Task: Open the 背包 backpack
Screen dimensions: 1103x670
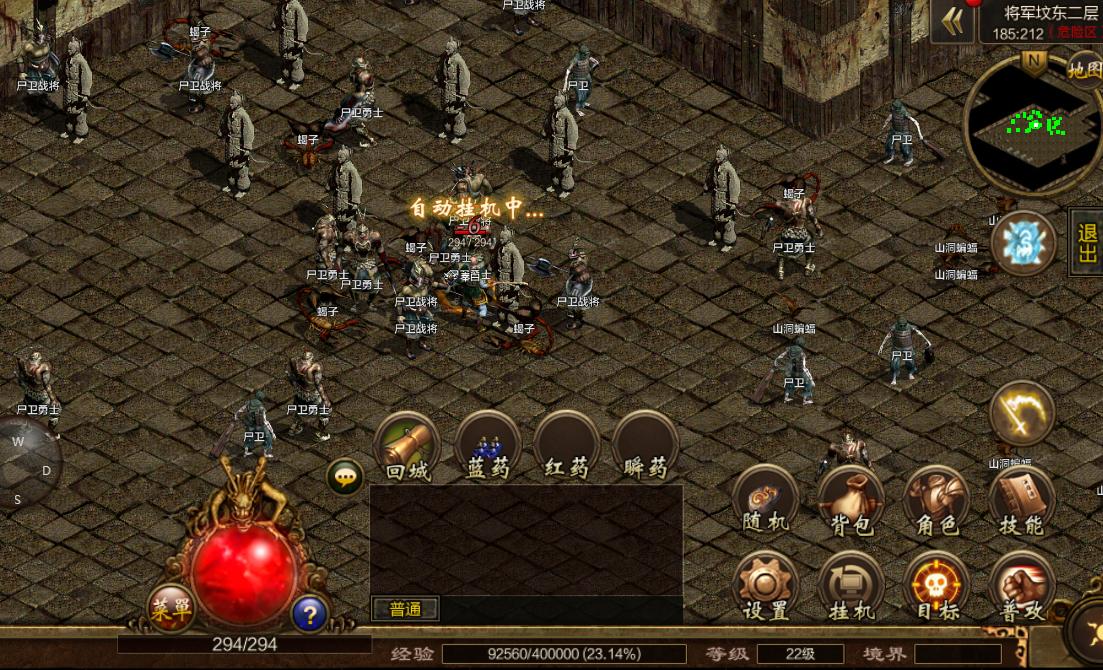Action: click(851, 500)
